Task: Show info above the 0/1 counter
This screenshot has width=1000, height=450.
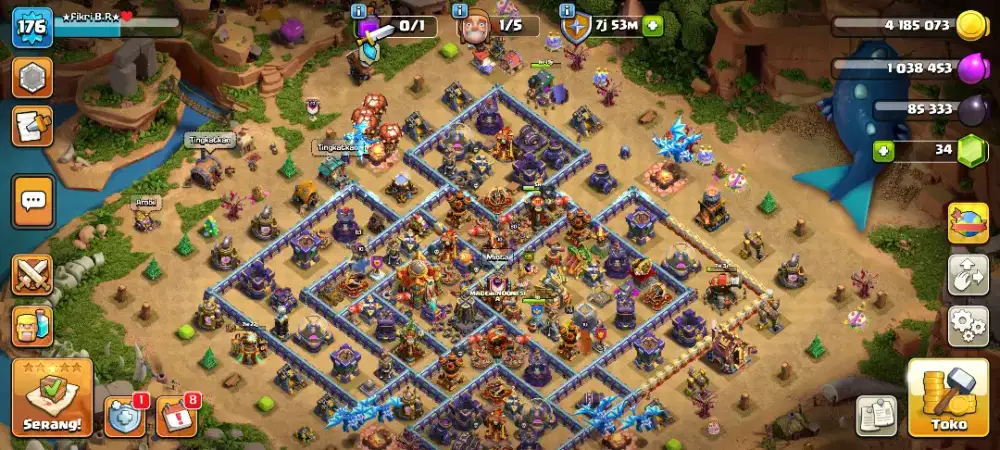Action: point(359,10)
